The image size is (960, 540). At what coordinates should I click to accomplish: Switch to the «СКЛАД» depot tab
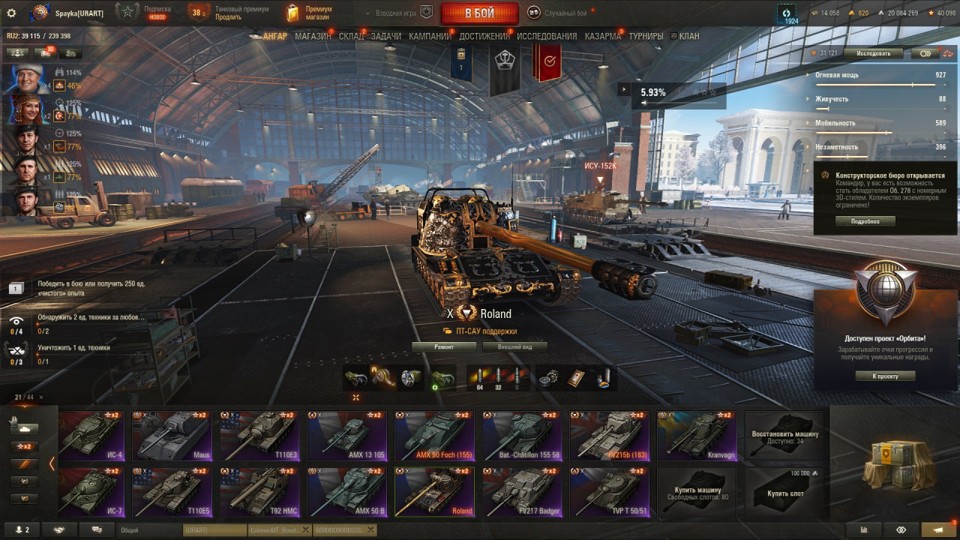click(x=351, y=36)
